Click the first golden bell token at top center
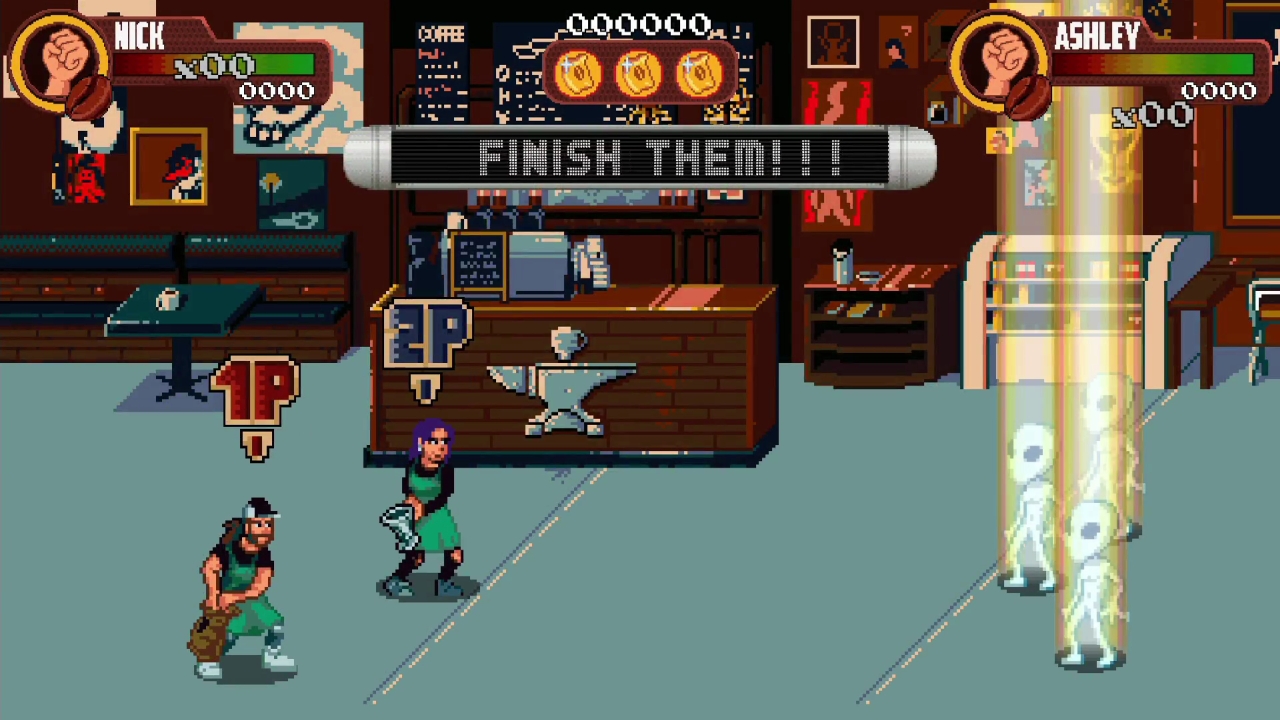The image size is (1280, 720). click(x=578, y=70)
